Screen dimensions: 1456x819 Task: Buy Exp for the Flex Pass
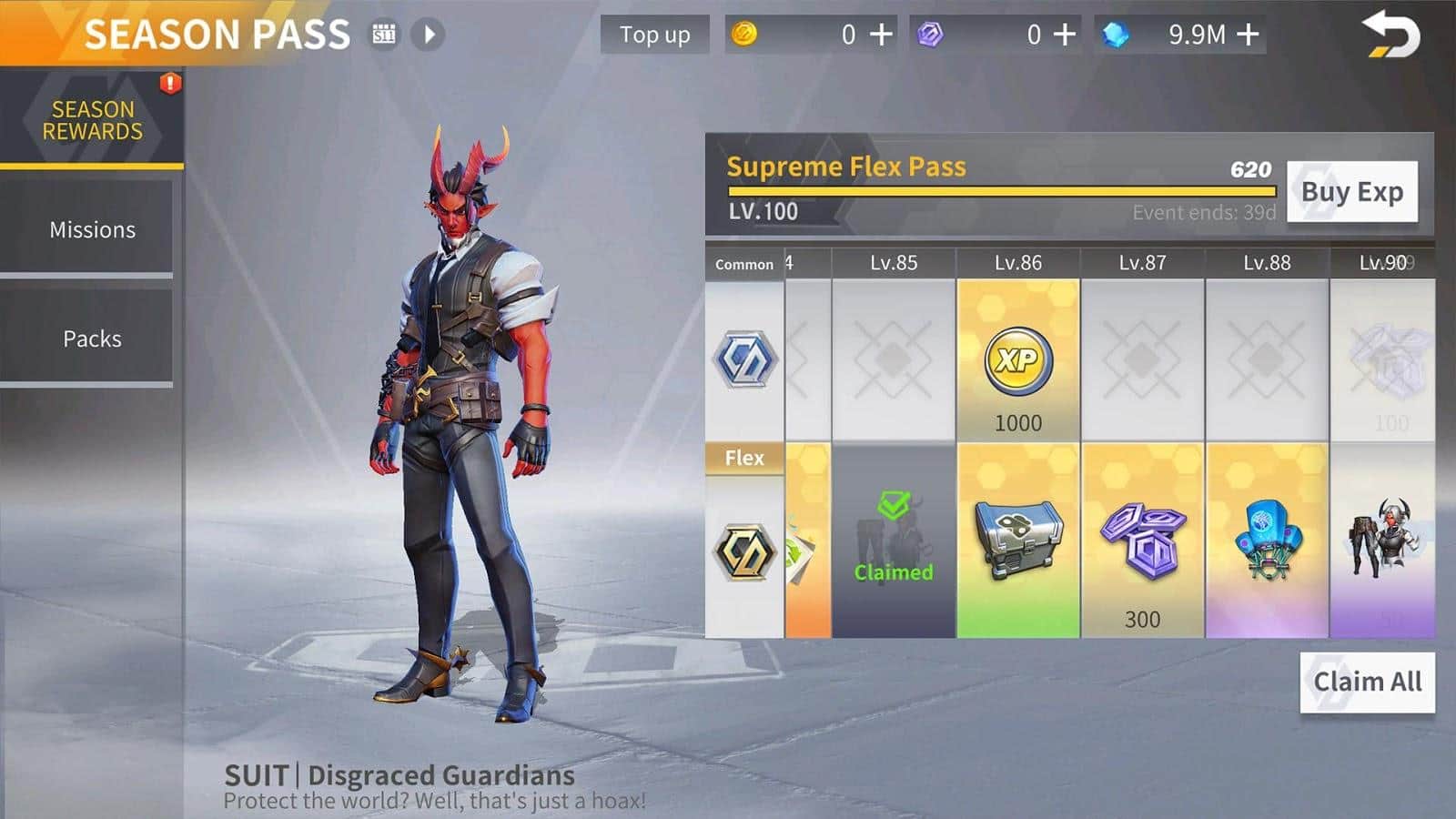coord(1351,192)
